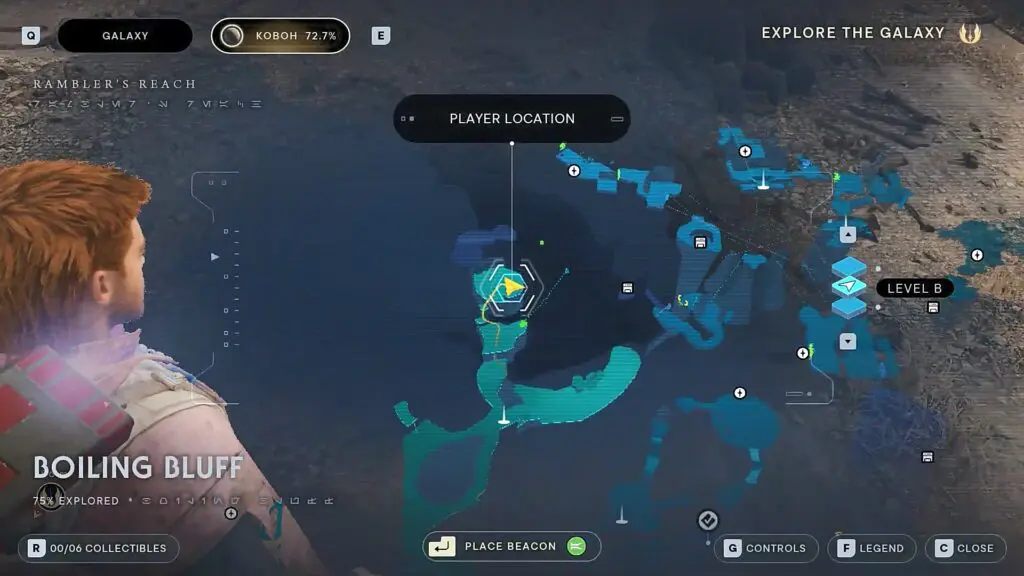Select the Level B floor layer
Viewport: 1024px width, 576px height.
point(849,287)
